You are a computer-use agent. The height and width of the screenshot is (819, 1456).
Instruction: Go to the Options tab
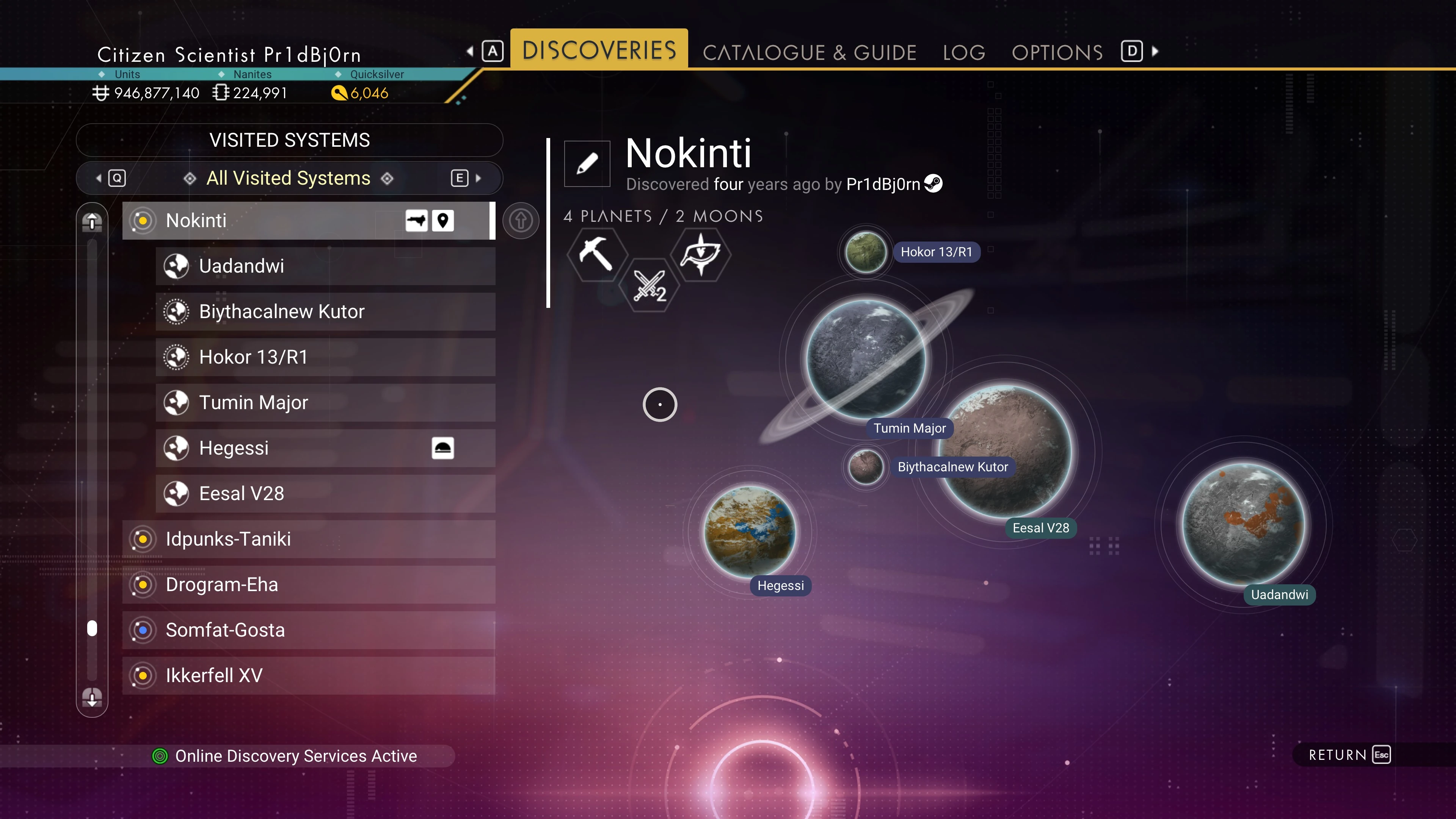[1056, 53]
